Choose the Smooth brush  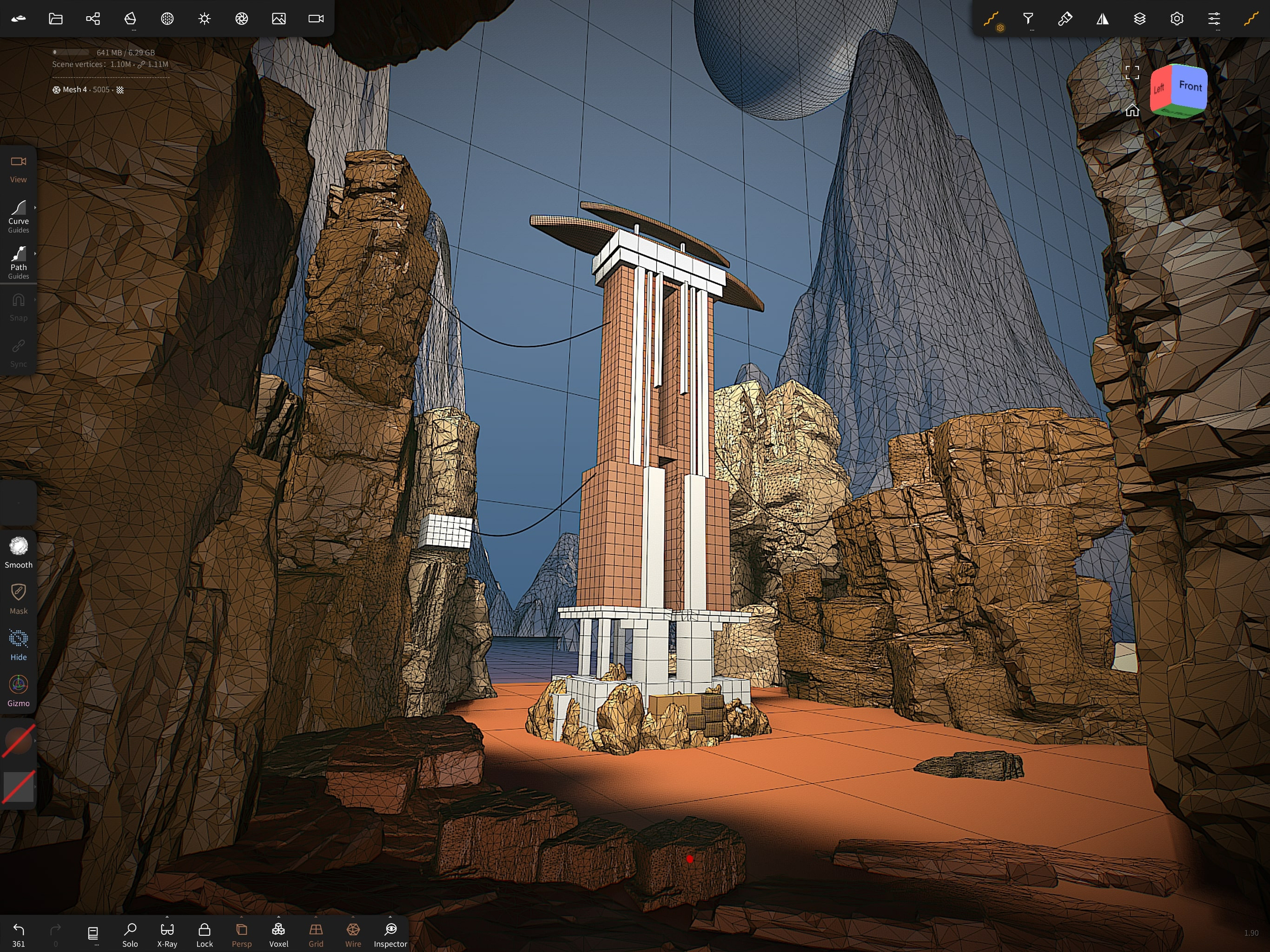coord(18,552)
